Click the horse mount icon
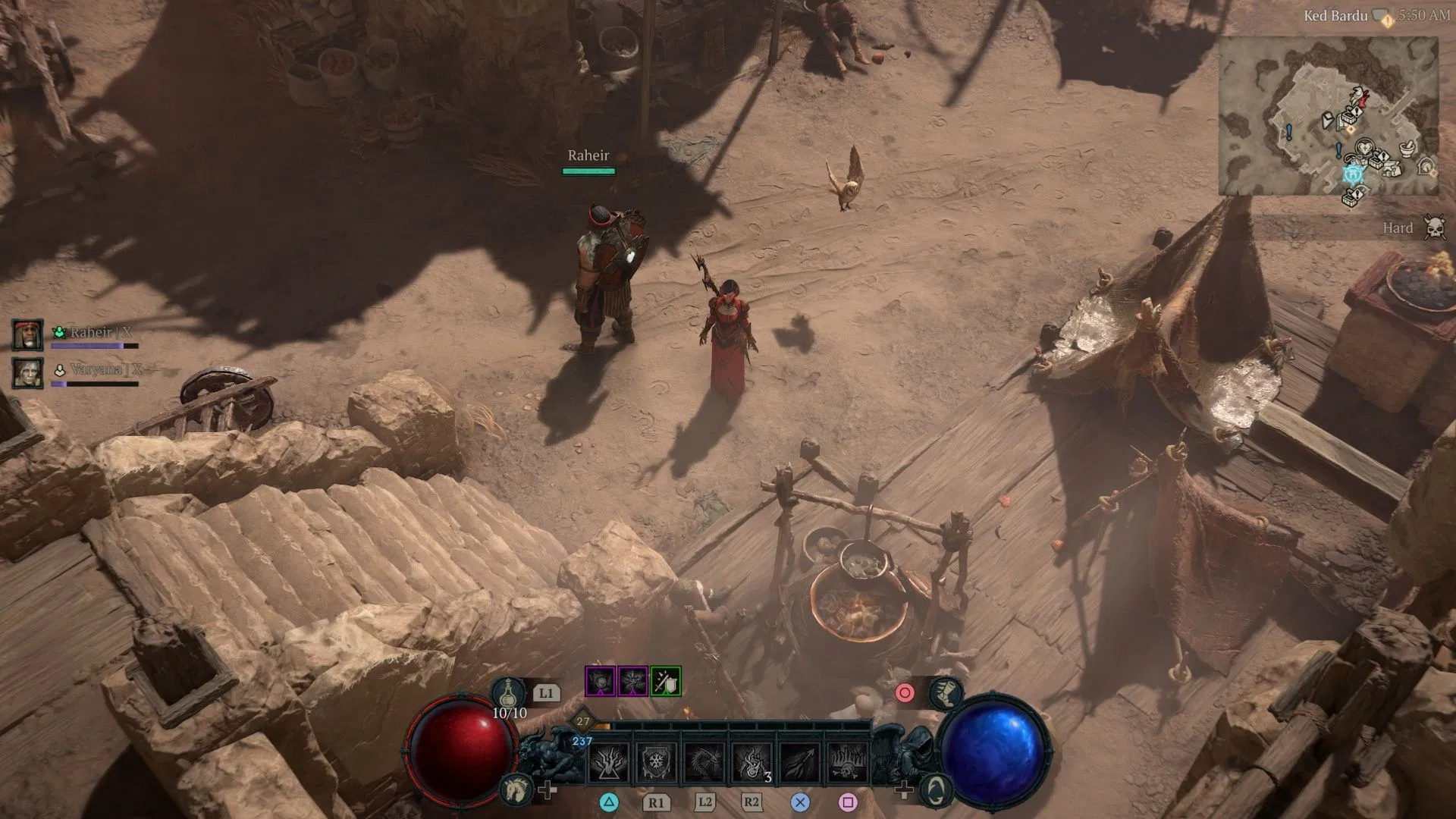Viewport: 1456px width, 819px height. tap(514, 790)
